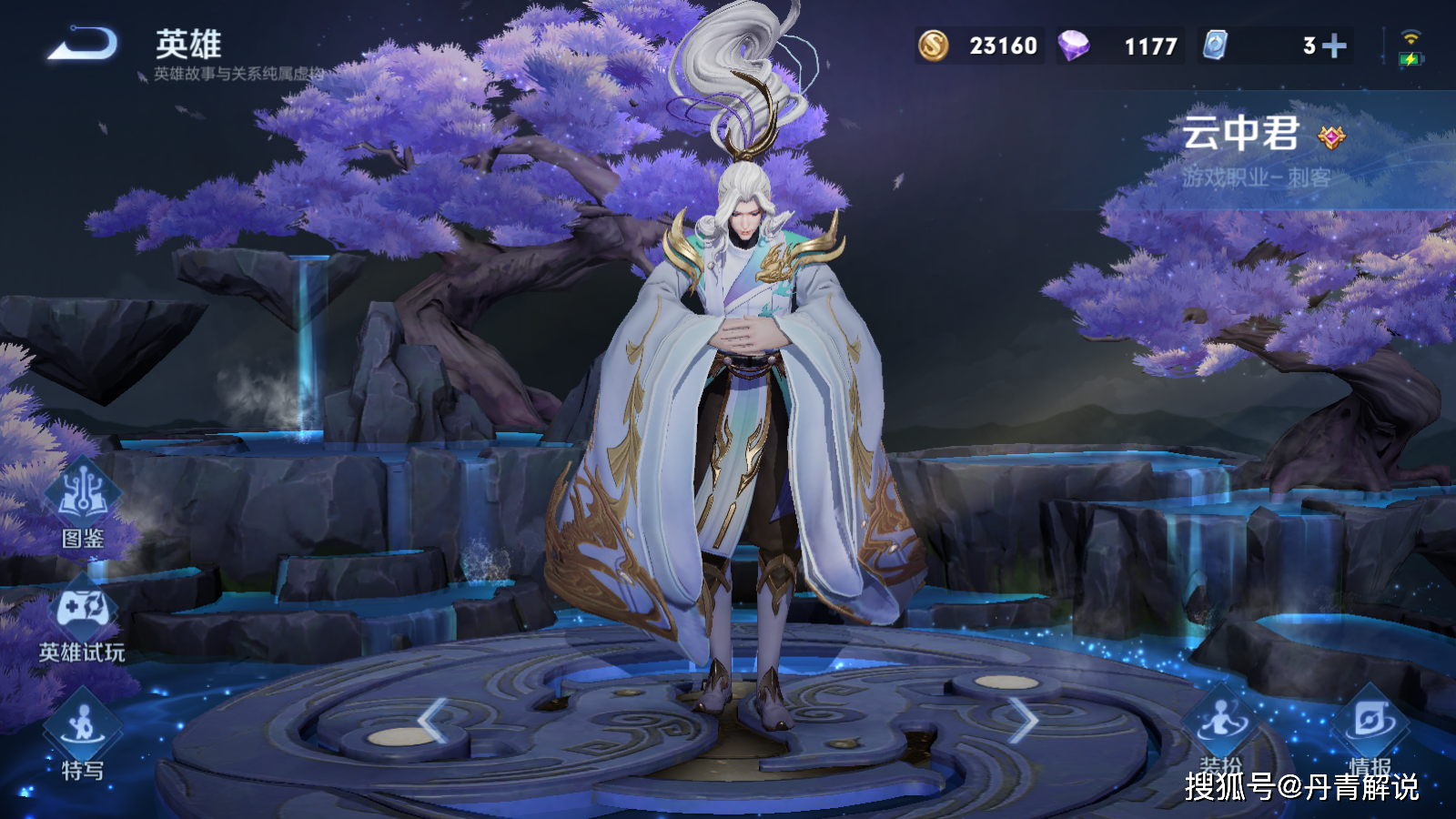Click the purple diamond currency icon
The height and width of the screenshot is (819, 1456).
click(1074, 45)
